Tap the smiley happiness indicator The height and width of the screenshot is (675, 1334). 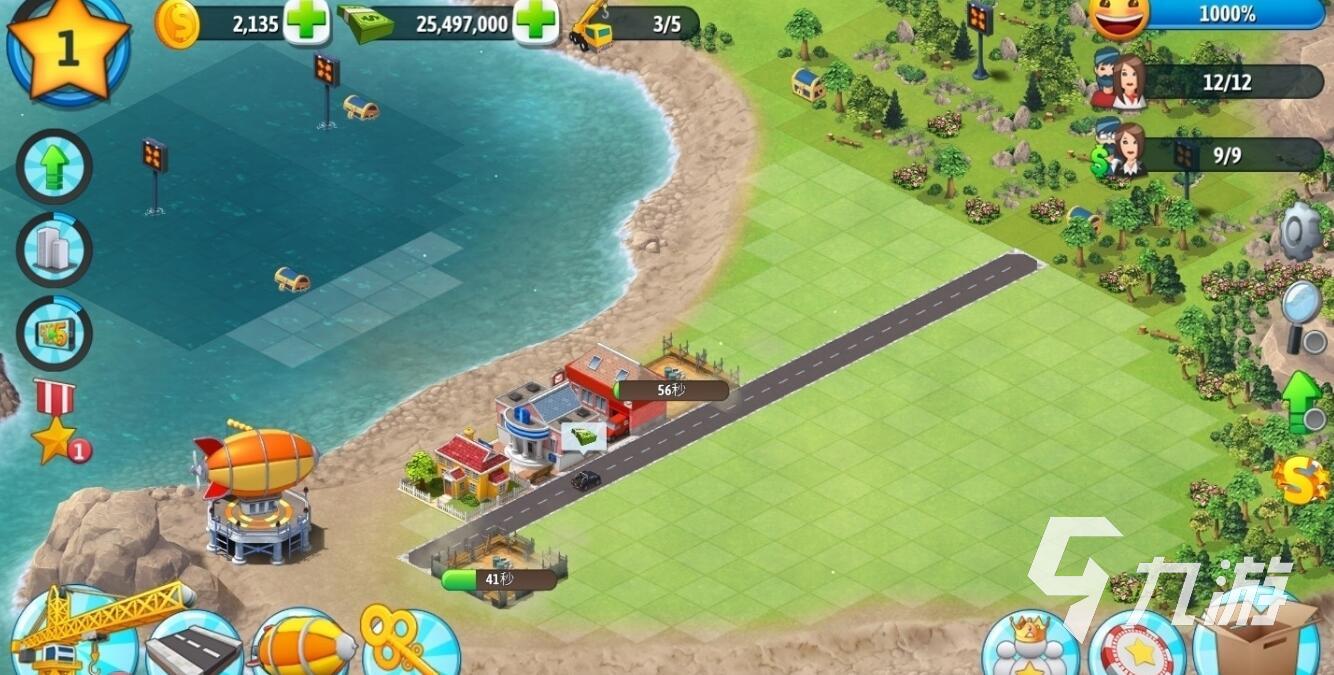[x=1119, y=17]
